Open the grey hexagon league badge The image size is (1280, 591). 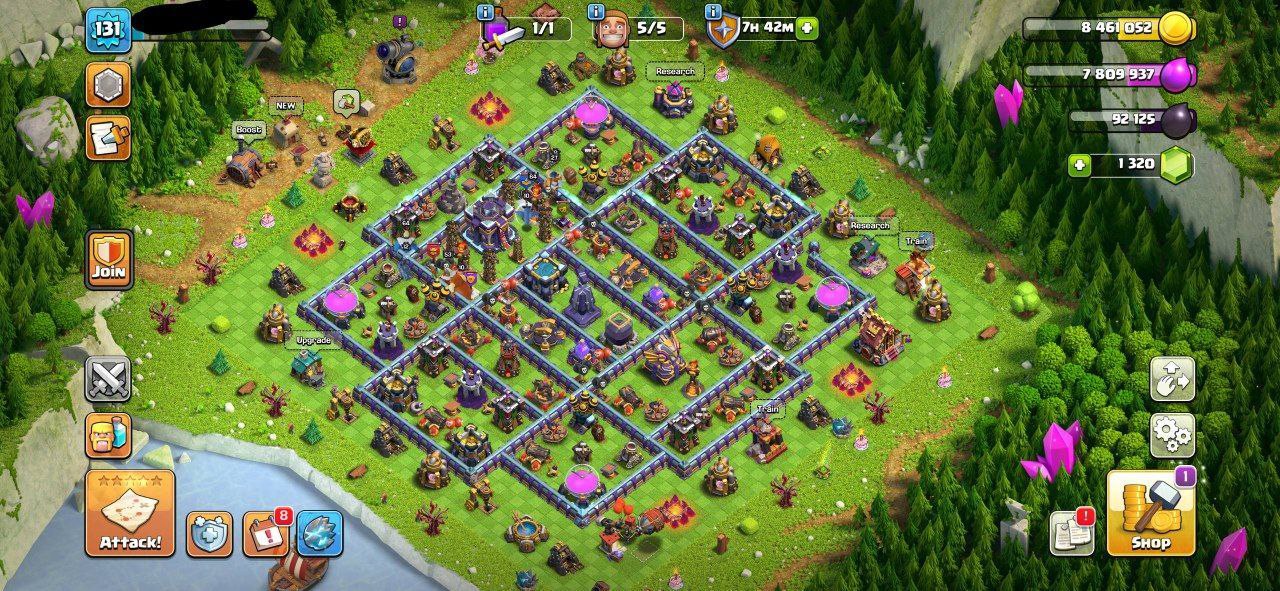[x=108, y=85]
